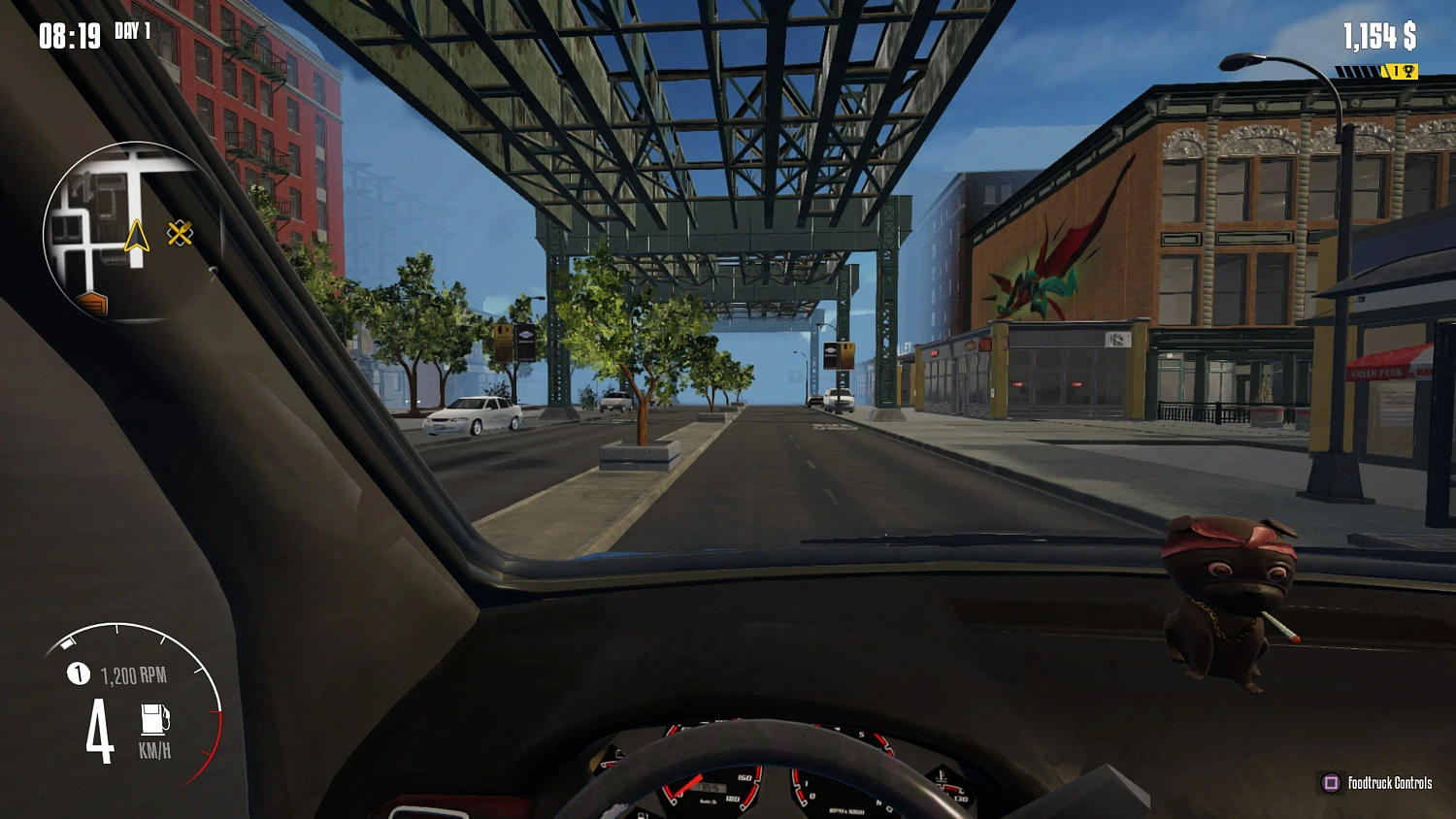Click the dollar sign in the money display
1456x819 pixels.
point(1412,37)
